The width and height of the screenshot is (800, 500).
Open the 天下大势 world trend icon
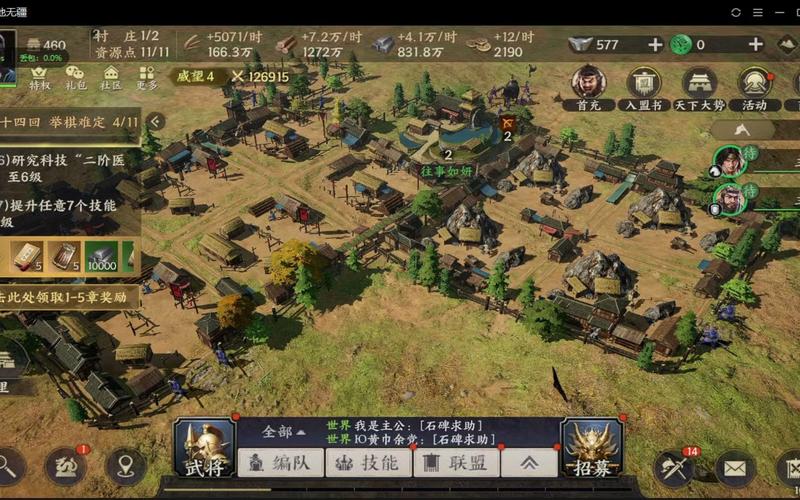click(699, 86)
